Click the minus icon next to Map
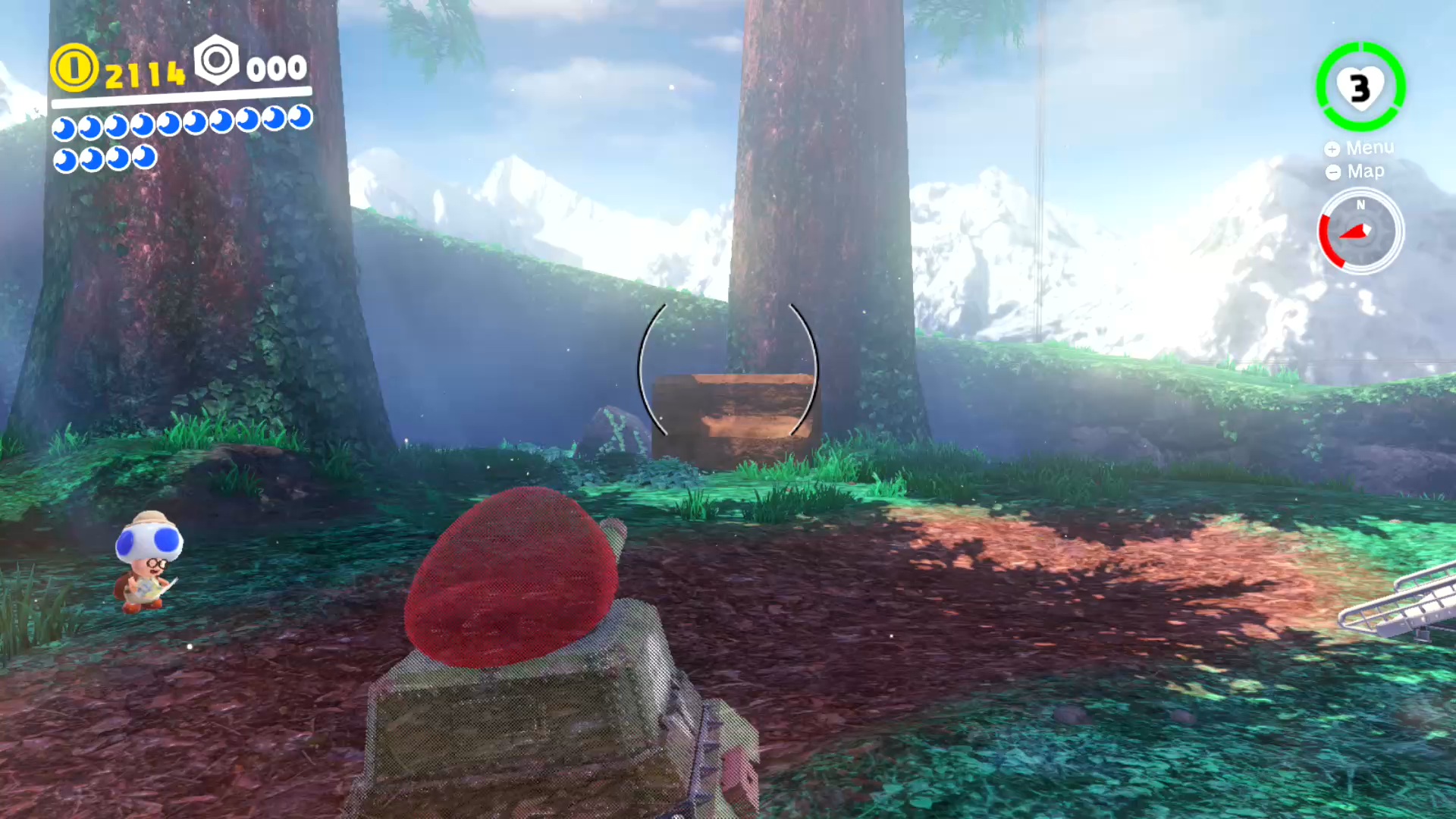 1332,171
